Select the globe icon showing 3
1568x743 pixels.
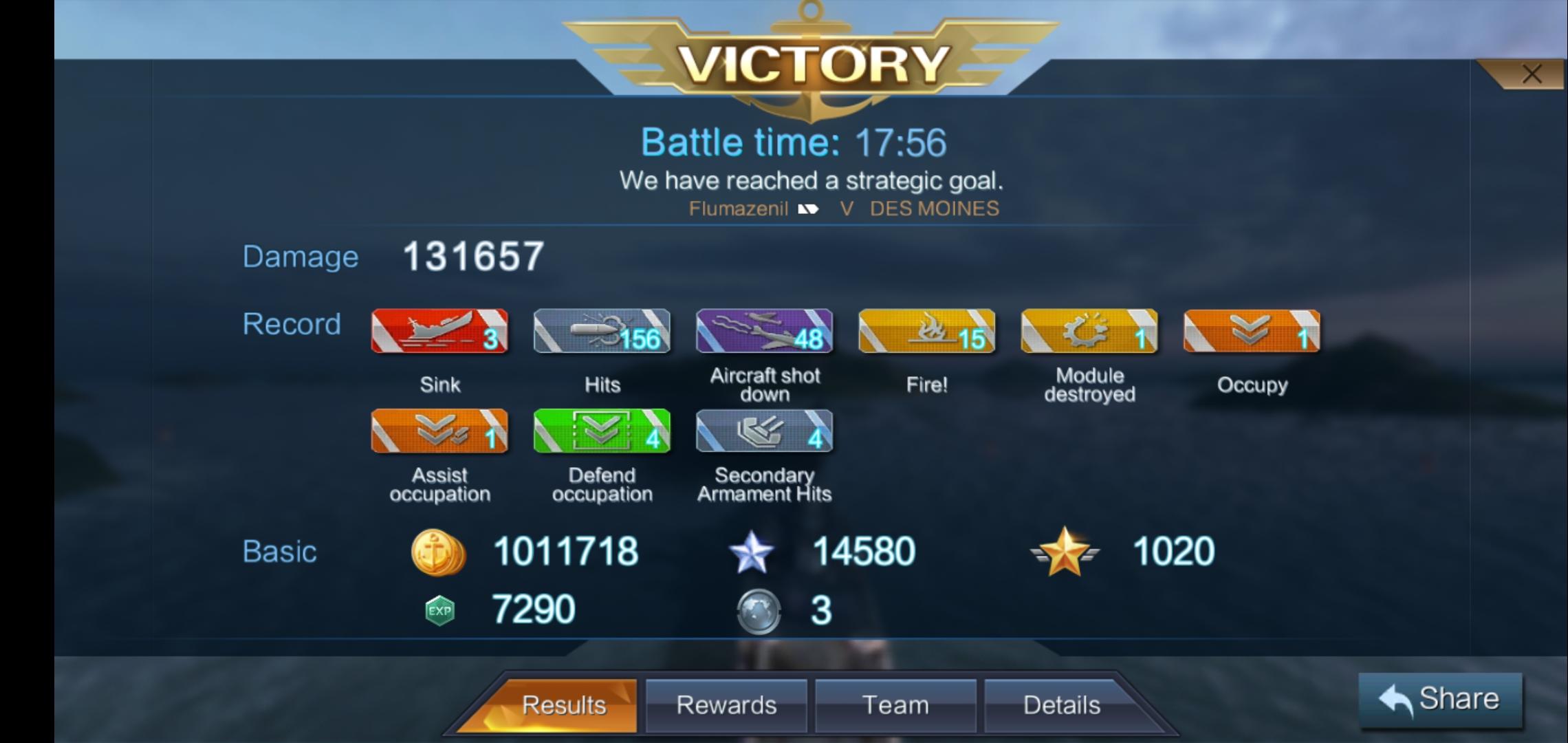tap(759, 611)
